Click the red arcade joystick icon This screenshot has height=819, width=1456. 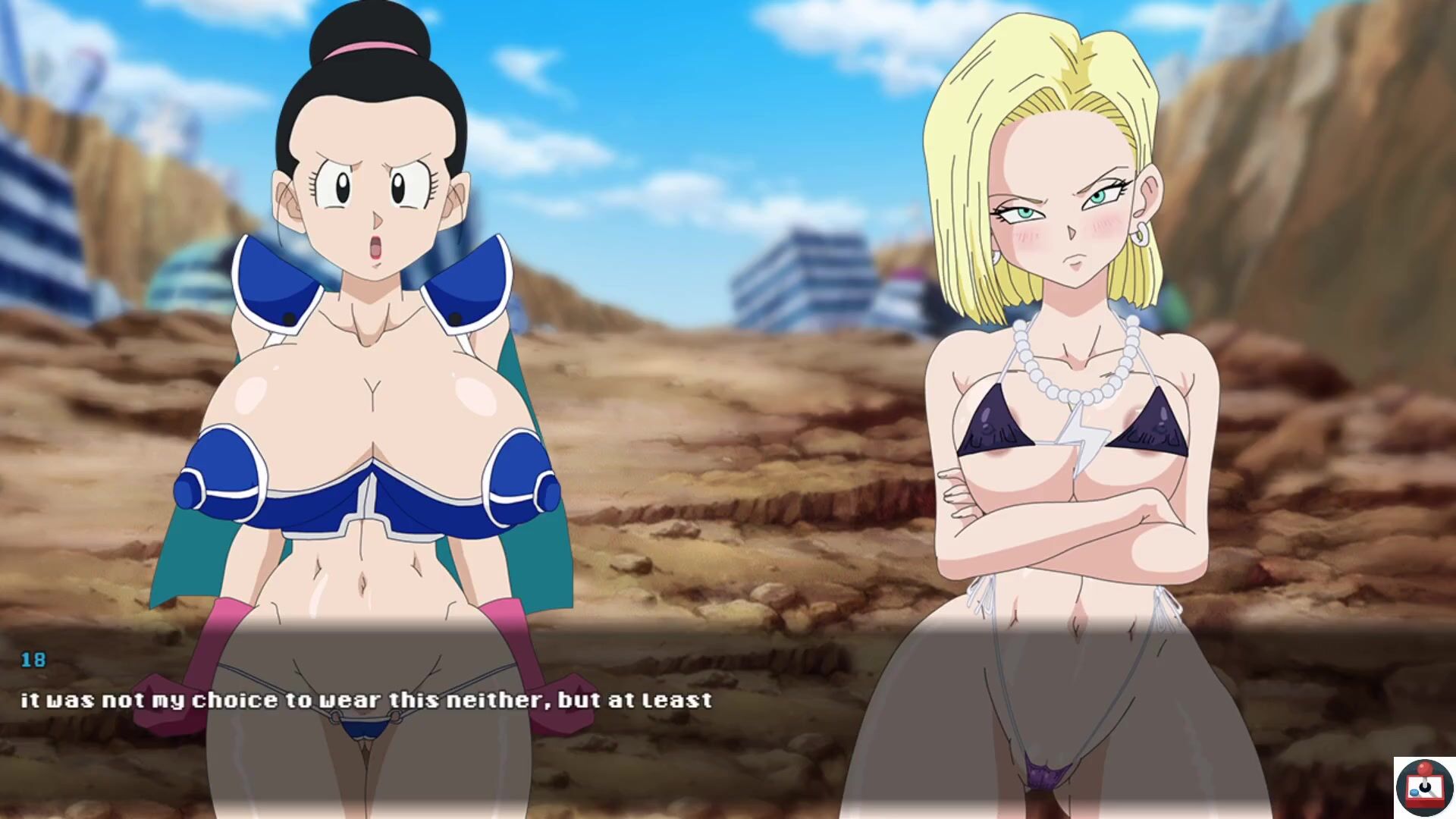click(1423, 788)
